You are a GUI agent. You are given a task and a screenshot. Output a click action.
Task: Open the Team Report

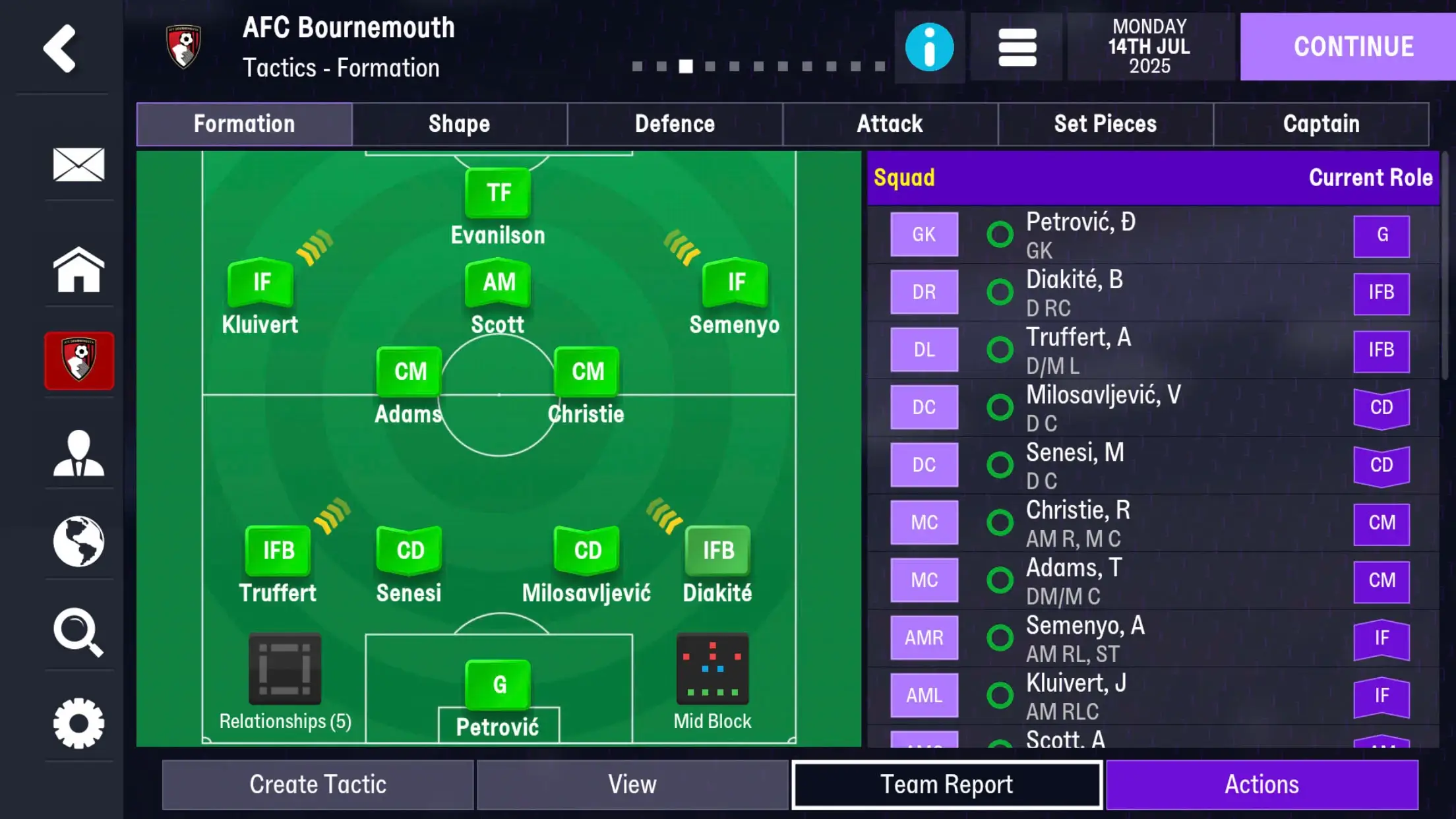(x=947, y=784)
